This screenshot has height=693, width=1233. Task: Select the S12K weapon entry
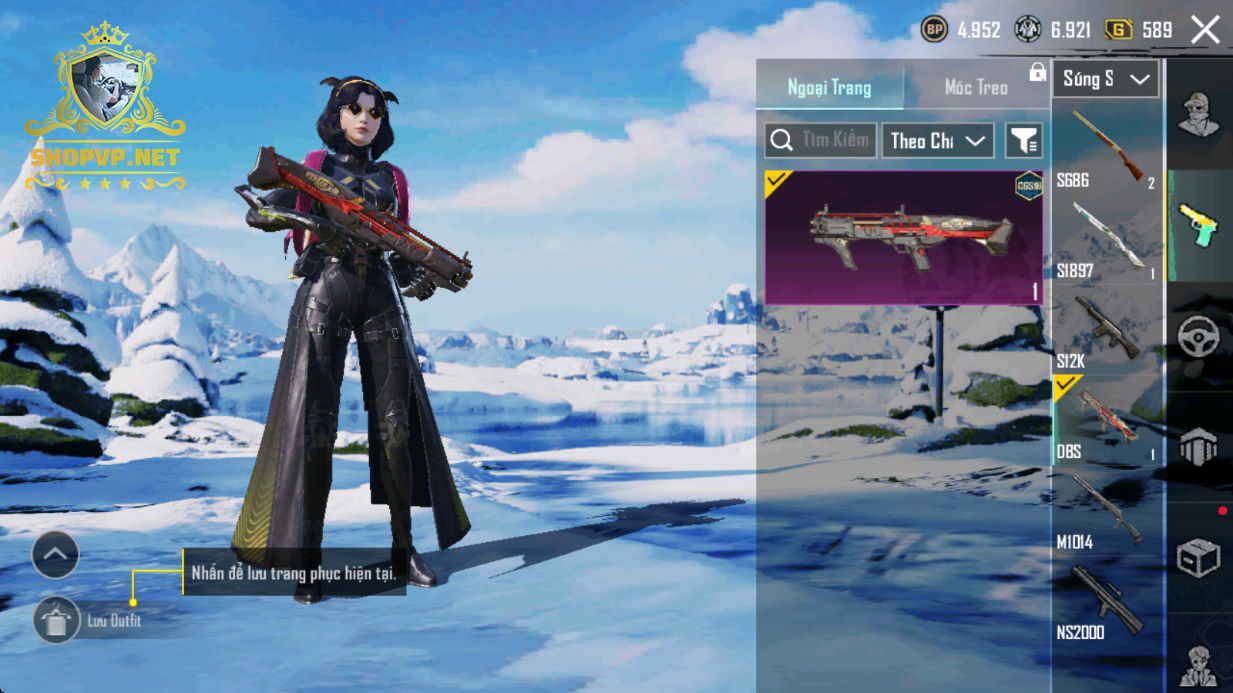[x=1107, y=330]
